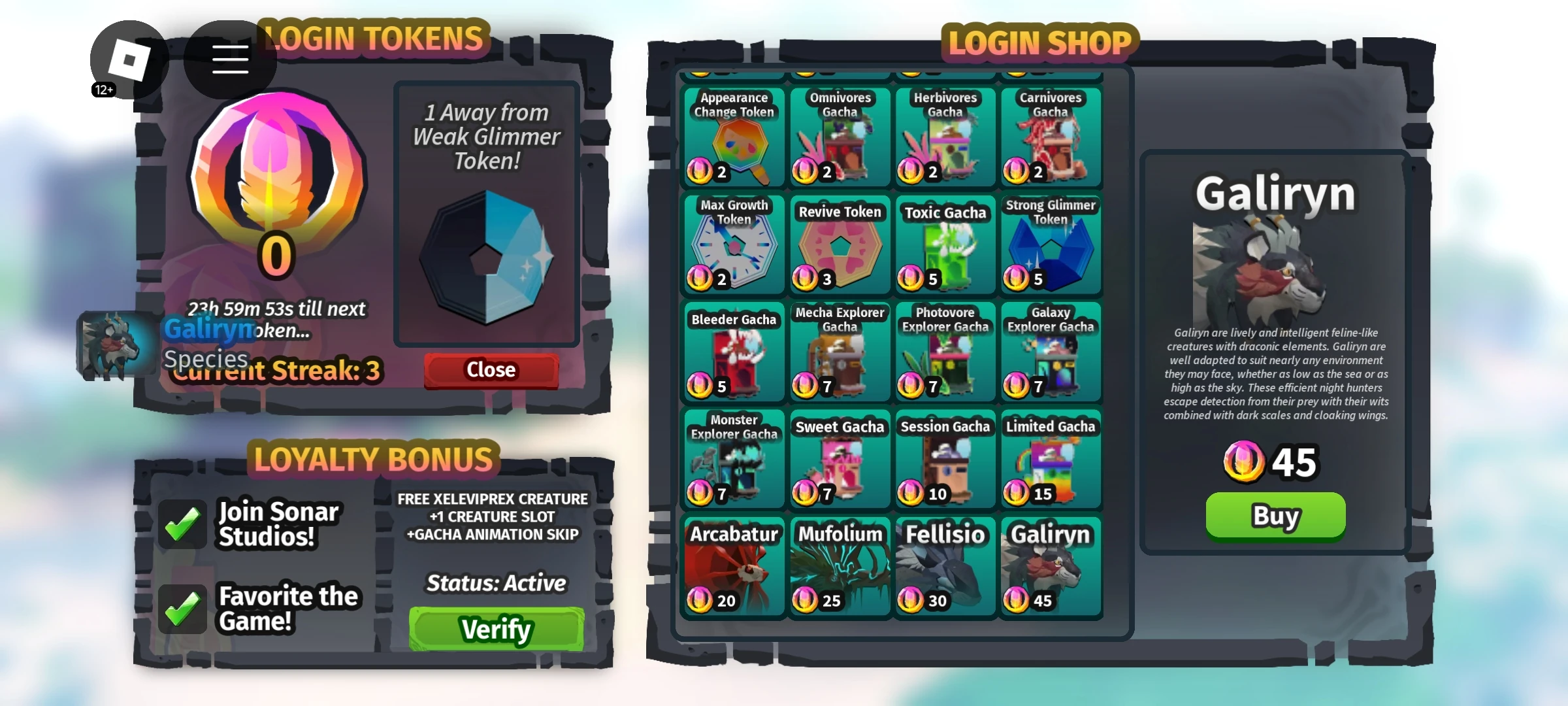
Task: Open the Galaxy Explorer Gacha
Action: 1051,353
